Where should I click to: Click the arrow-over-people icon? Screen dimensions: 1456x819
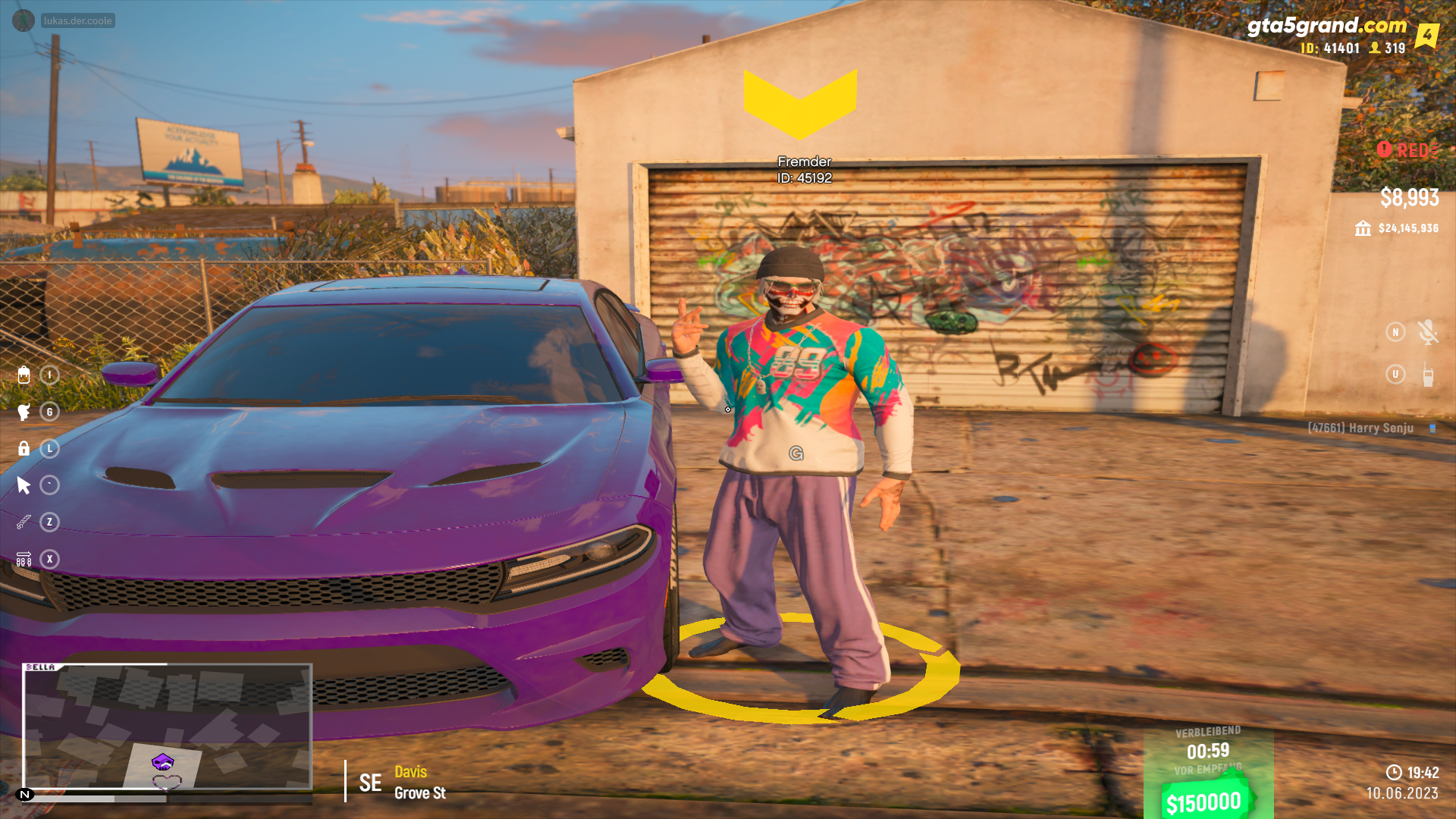tap(24, 559)
